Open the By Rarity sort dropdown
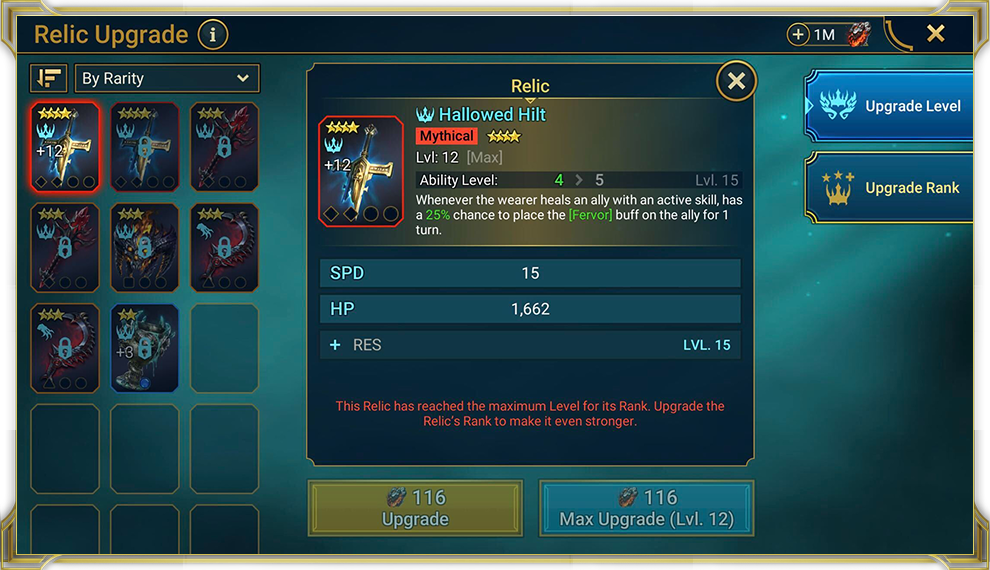 pyautogui.click(x=166, y=78)
